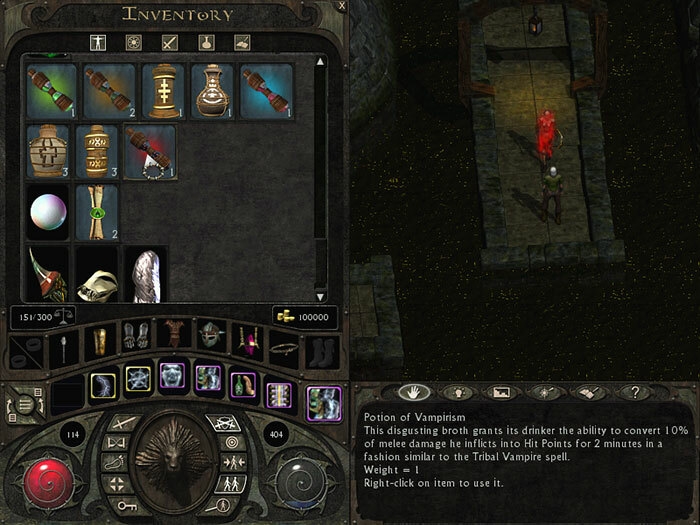Select the green-sealed scroll stack

click(x=98, y=211)
